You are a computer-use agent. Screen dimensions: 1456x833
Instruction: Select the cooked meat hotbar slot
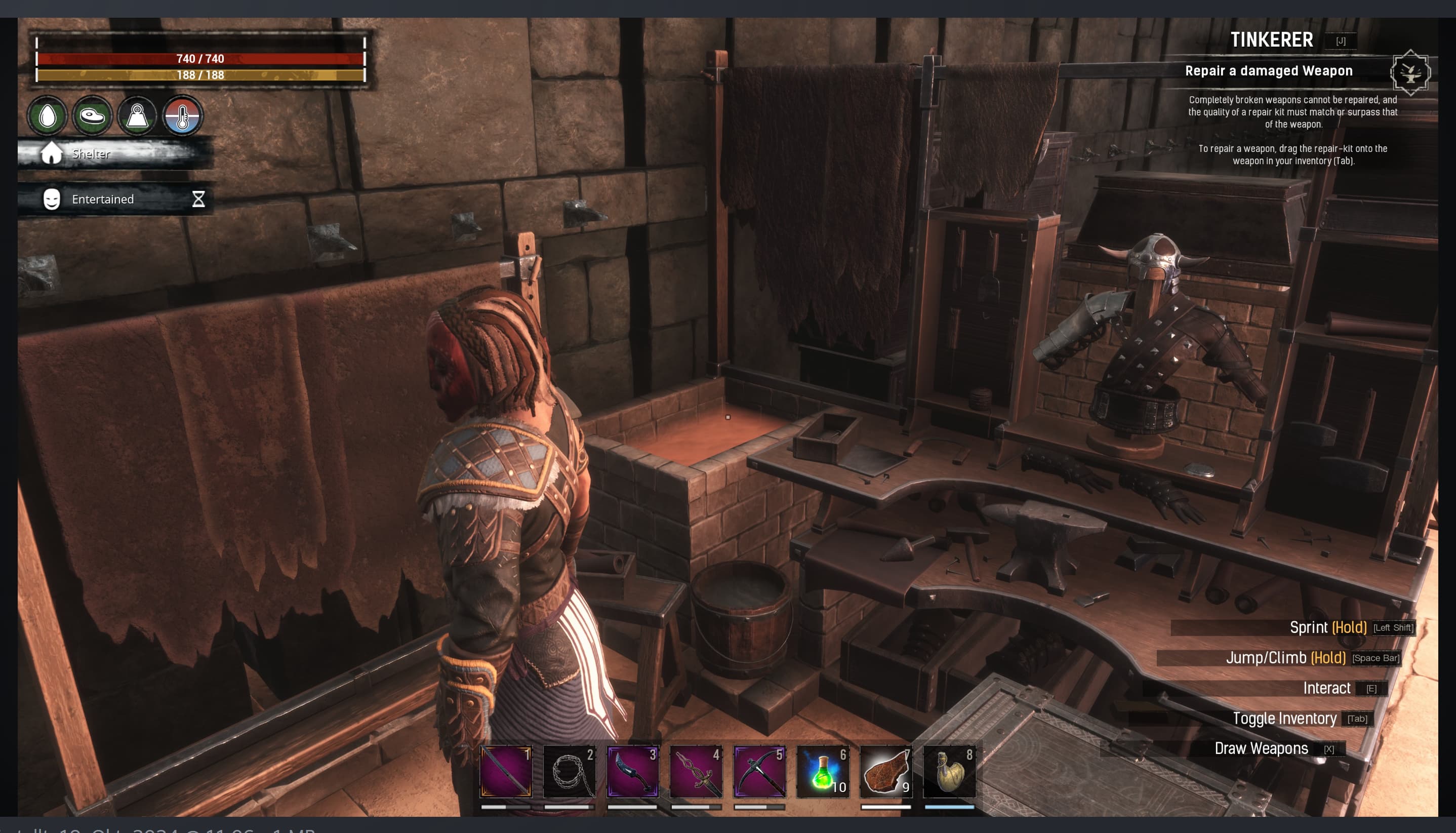tap(886, 771)
